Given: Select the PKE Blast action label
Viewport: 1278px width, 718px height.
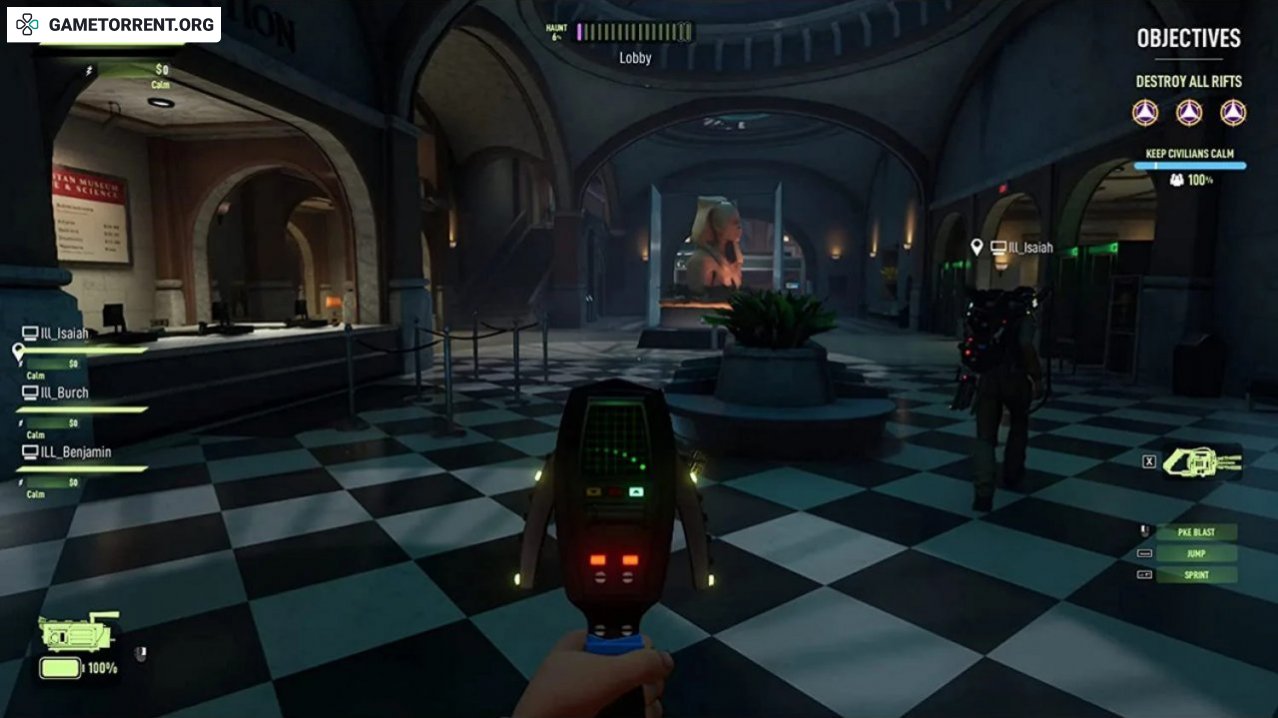Looking at the screenshot, I should [x=1196, y=532].
